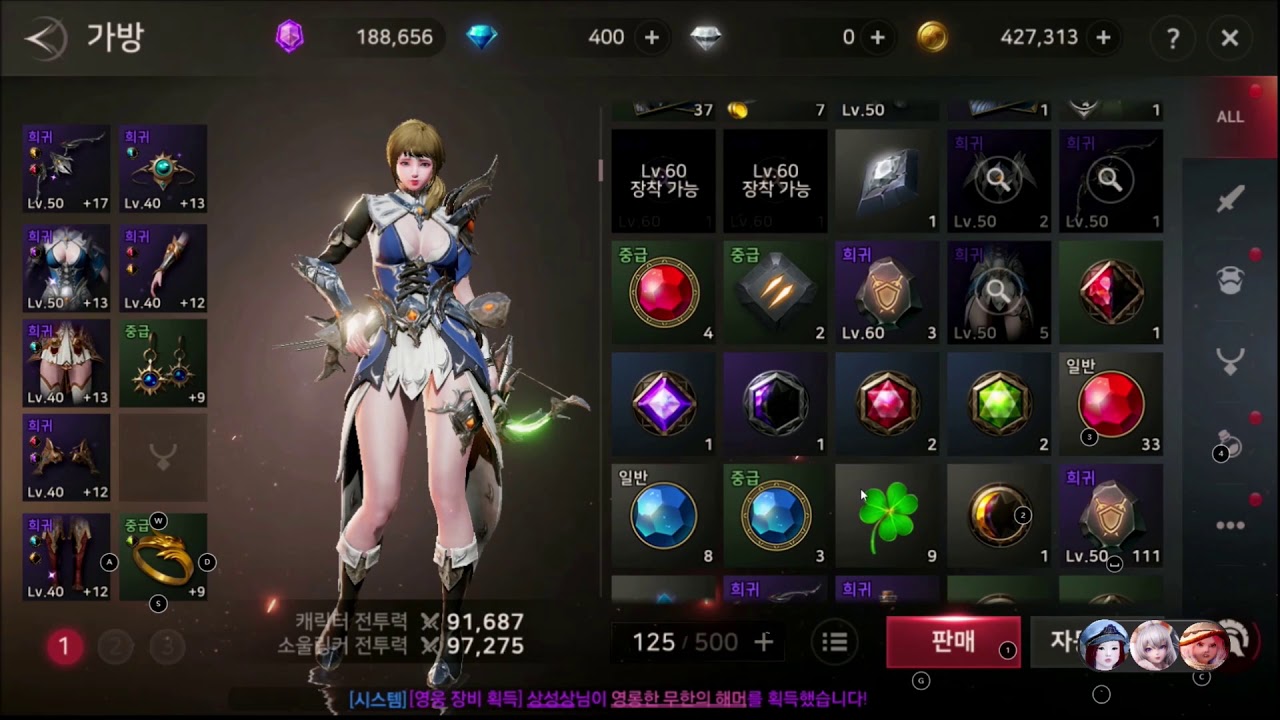Select the equipped earrings slot
1280x720 pixels.
click(163, 363)
